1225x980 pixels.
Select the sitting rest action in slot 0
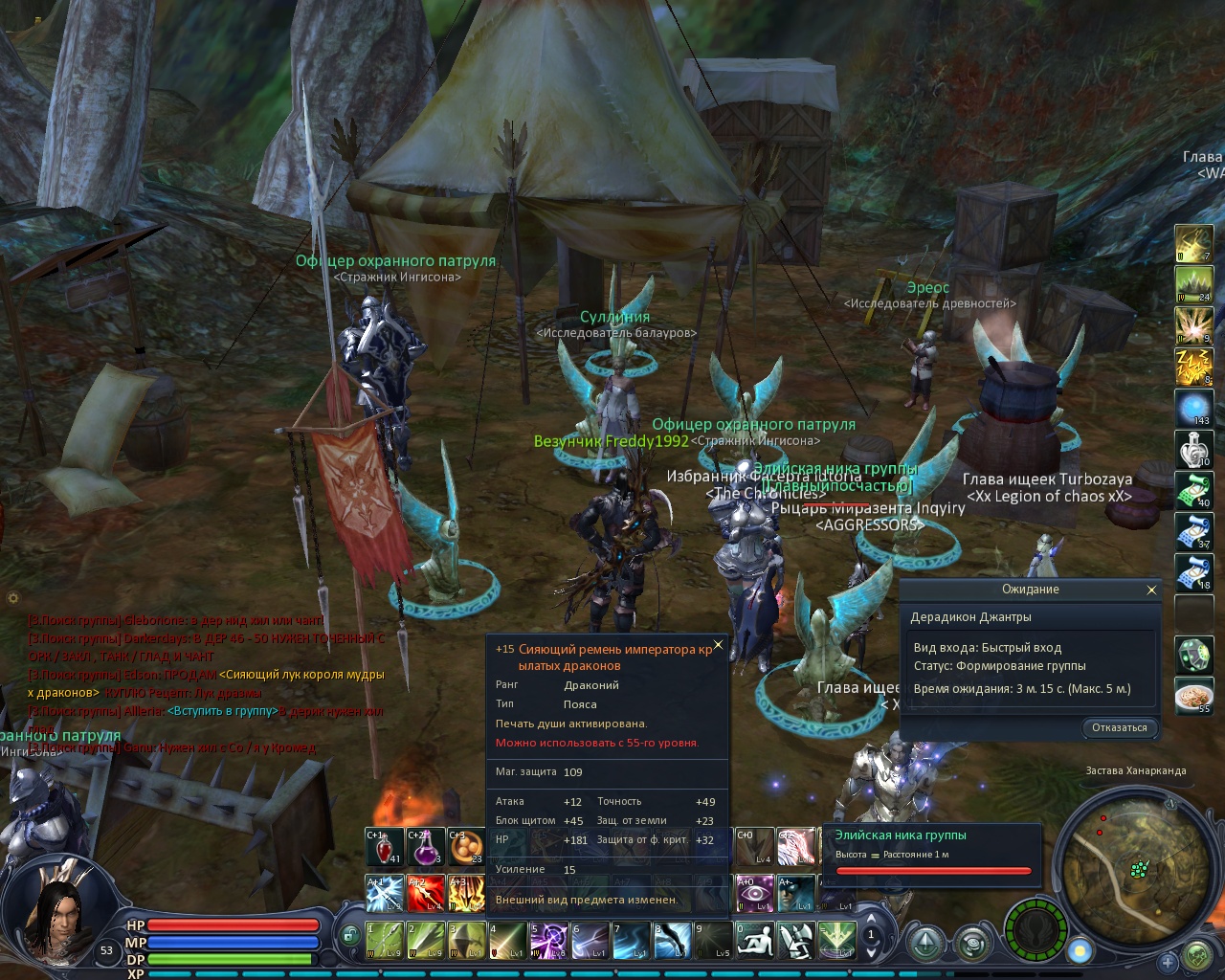pos(754,940)
